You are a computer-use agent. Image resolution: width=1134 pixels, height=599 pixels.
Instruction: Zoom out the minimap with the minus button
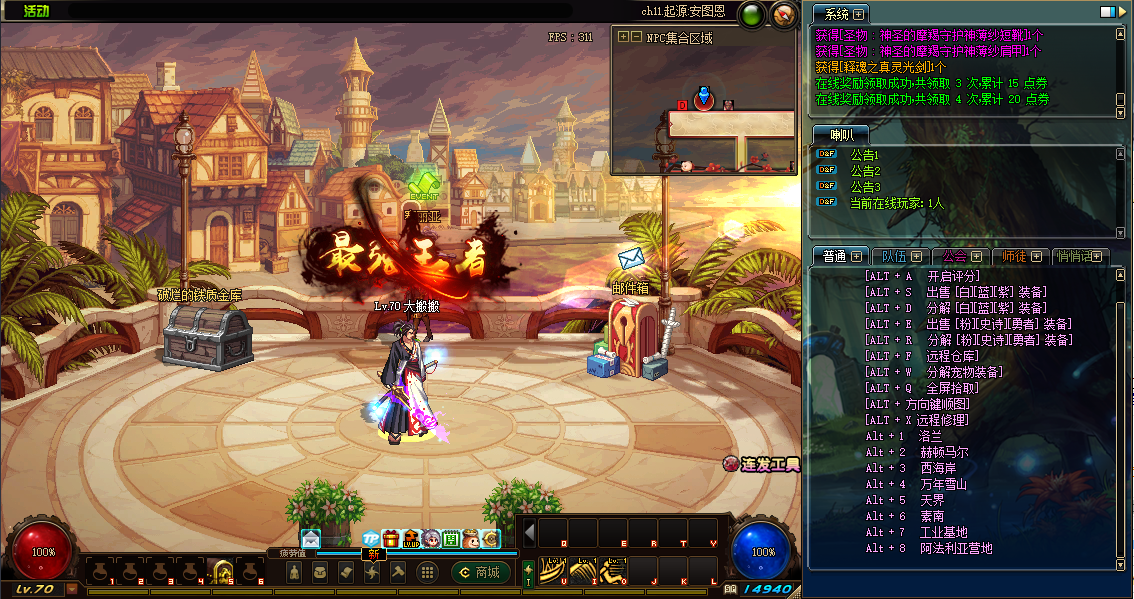pos(636,37)
